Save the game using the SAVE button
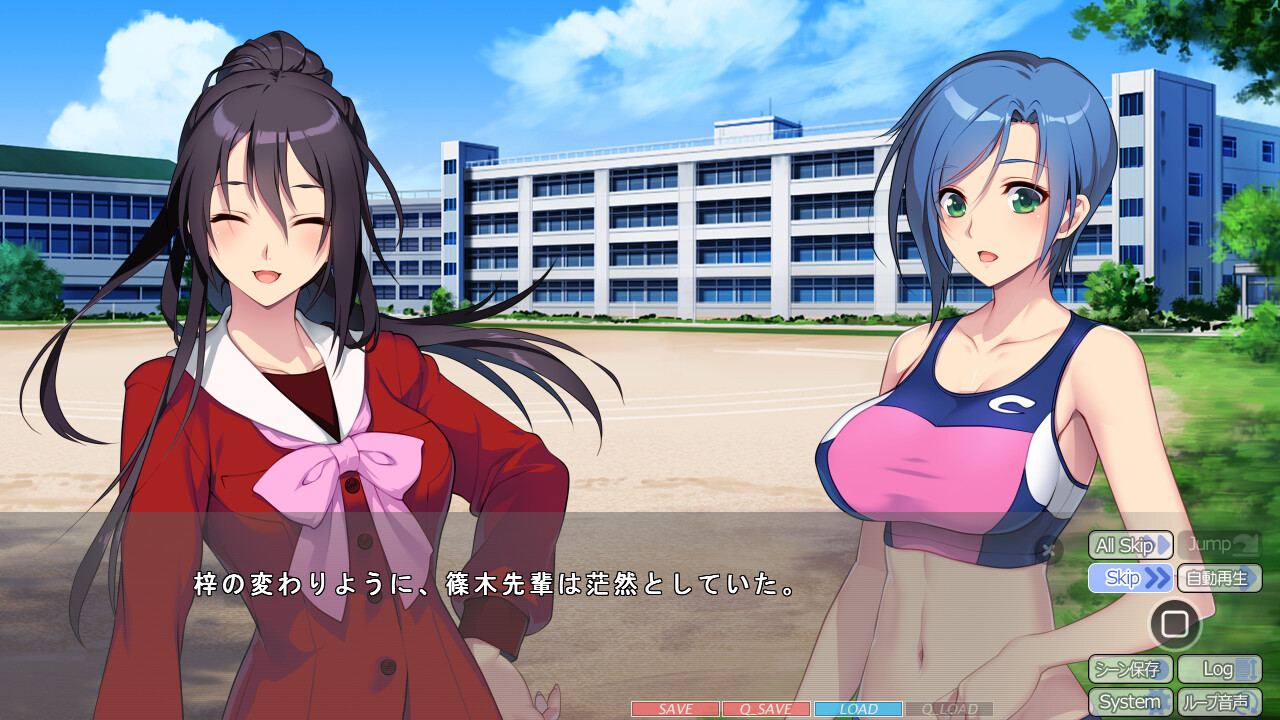The height and width of the screenshot is (720, 1280). pyautogui.click(x=676, y=708)
